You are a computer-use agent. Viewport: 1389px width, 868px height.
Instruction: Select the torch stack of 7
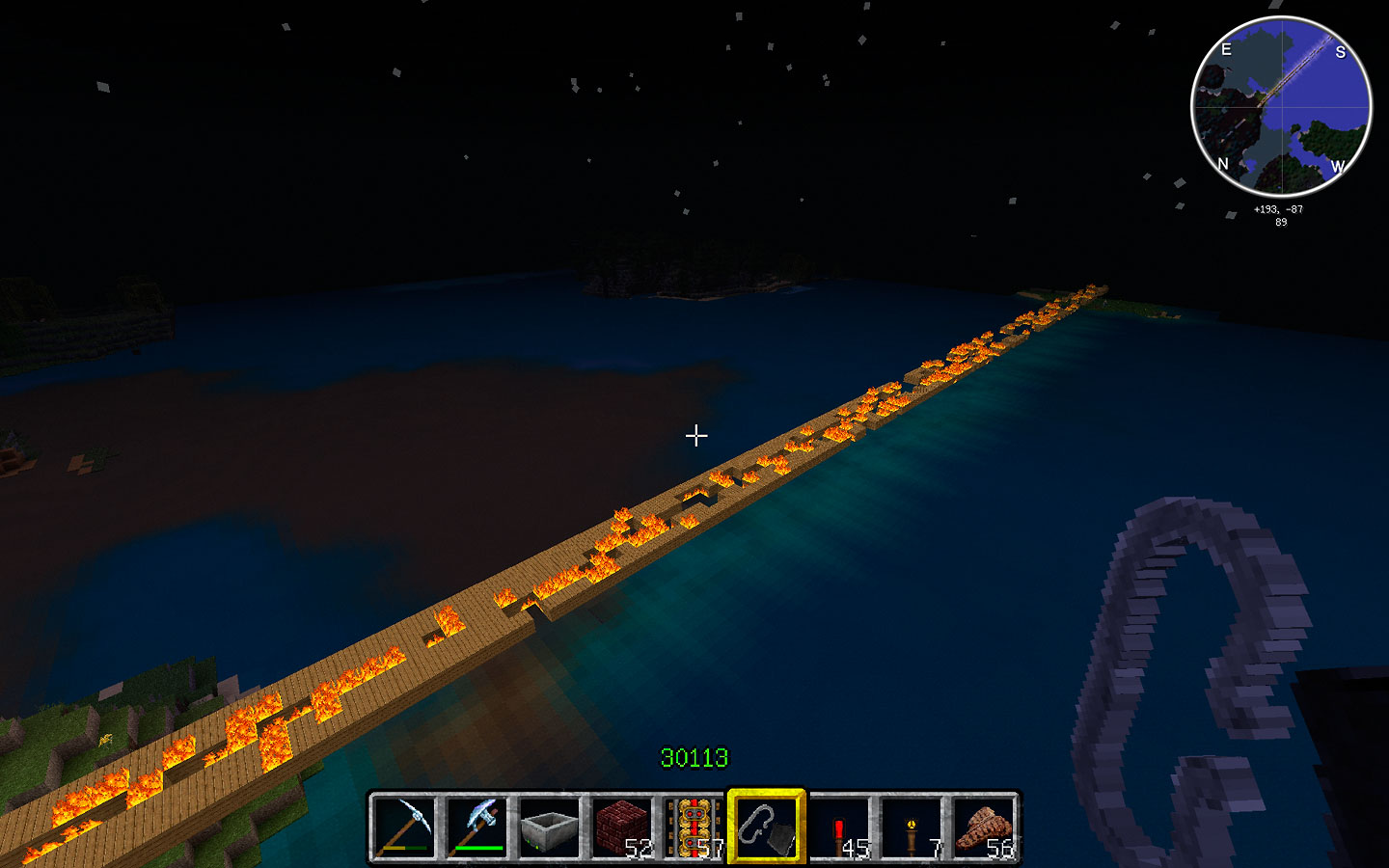912,827
